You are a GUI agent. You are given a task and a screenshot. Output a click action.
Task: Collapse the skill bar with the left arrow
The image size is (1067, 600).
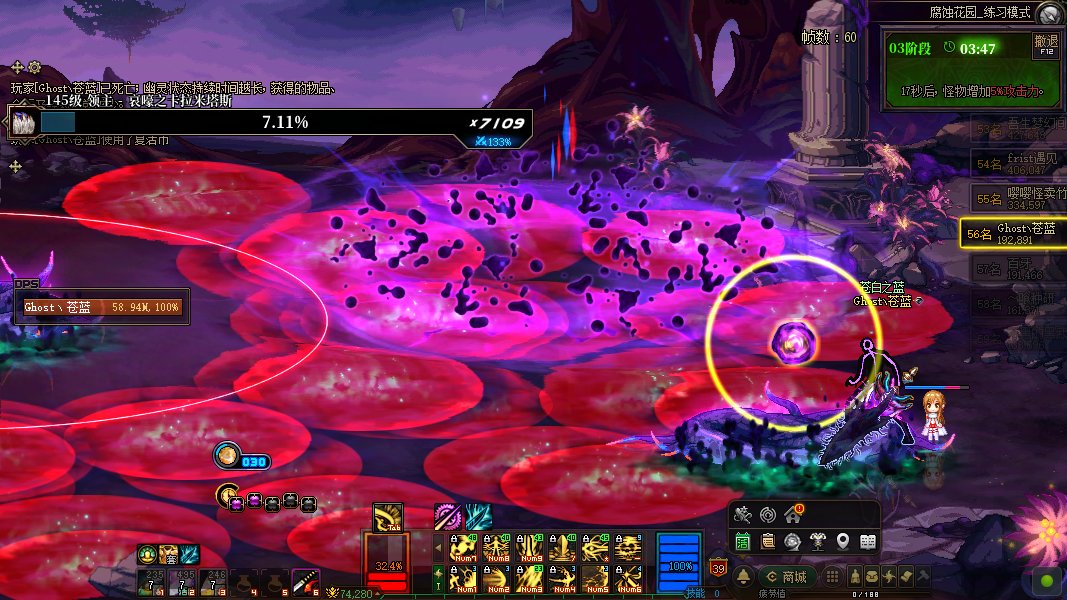point(437,548)
